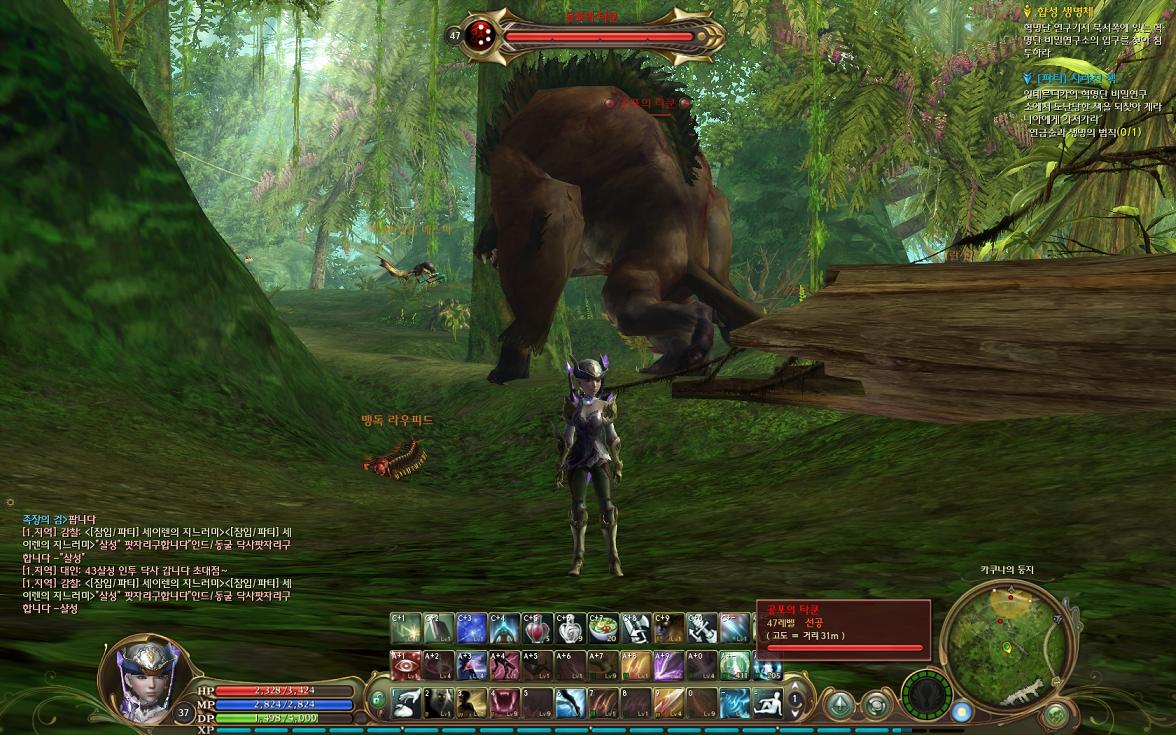The width and height of the screenshot is (1176, 735).
Task: Click the glowing blue orb beside the minimap
Action: (x=962, y=712)
